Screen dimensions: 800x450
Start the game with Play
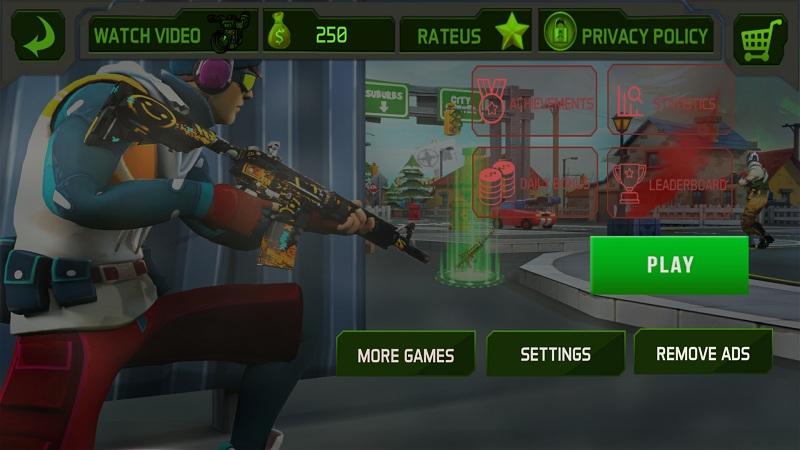[669, 265]
